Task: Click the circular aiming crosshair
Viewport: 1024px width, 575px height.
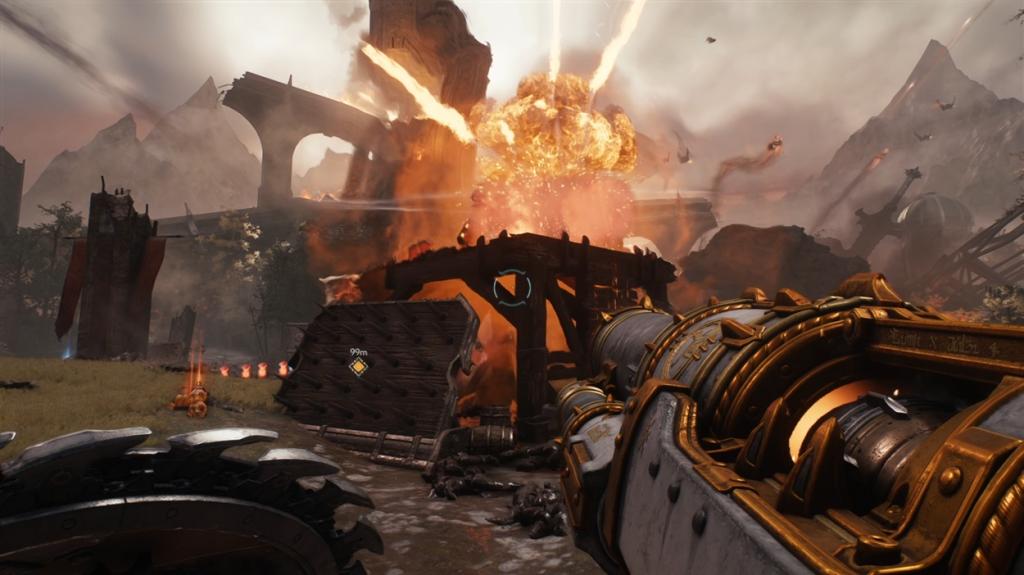Action: (x=511, y=287)
